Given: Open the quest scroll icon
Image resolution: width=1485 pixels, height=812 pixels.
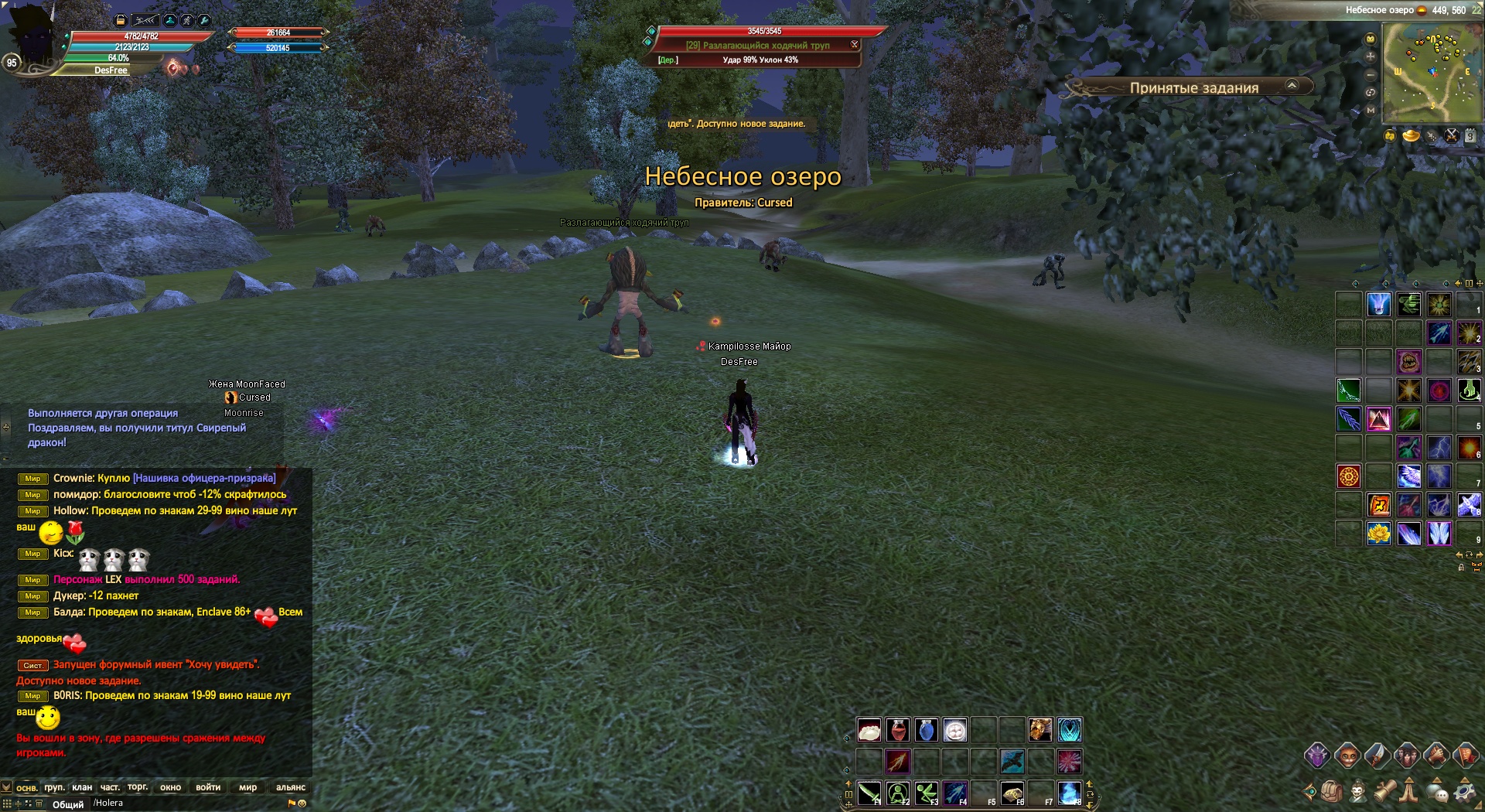Looking at the screenshot, I should [x=1384, y=792].
